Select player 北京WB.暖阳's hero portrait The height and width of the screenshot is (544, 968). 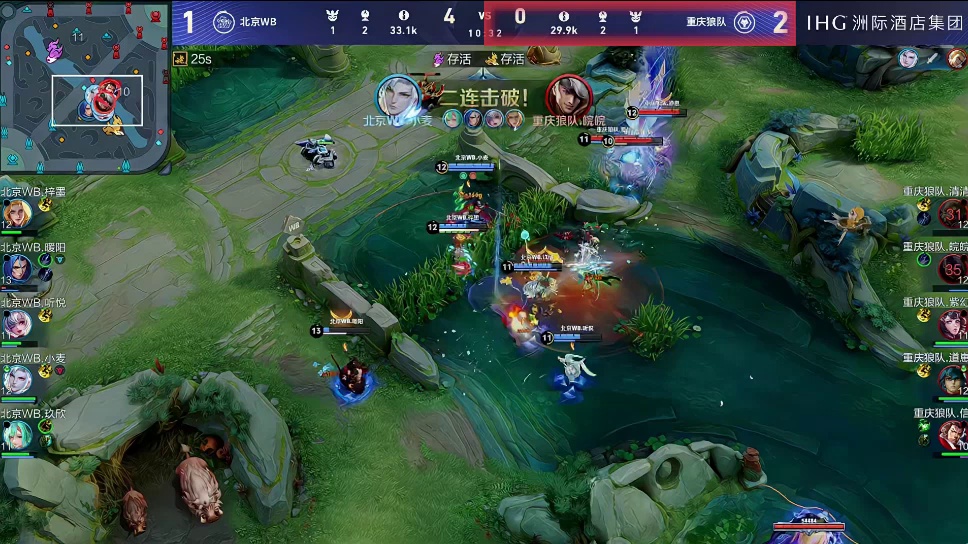[16, 268]
